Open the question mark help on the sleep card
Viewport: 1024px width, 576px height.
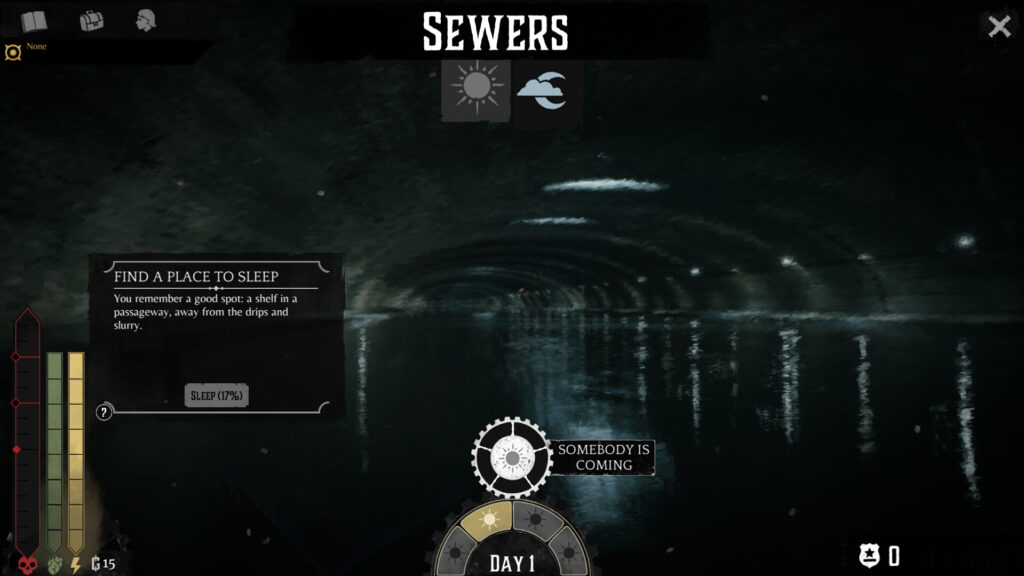(104, 411)
